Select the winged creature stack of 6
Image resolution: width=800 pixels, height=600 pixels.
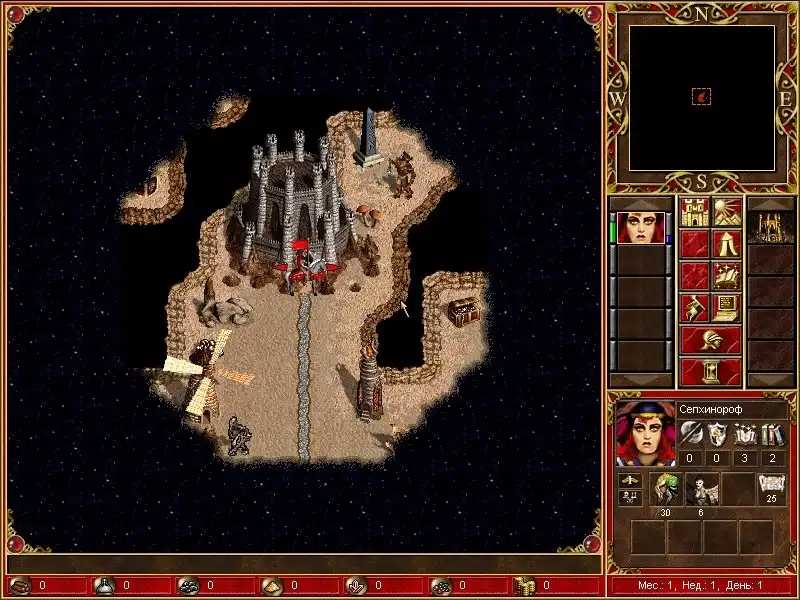coord(701,490)
